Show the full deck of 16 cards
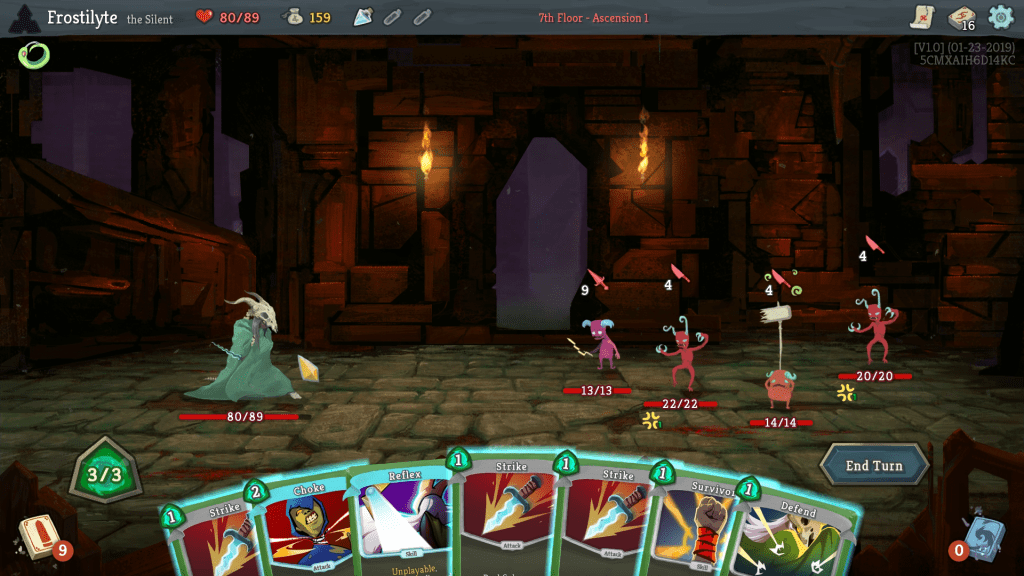This screenshot has width=1024, height=576. (x=962, y=18)
